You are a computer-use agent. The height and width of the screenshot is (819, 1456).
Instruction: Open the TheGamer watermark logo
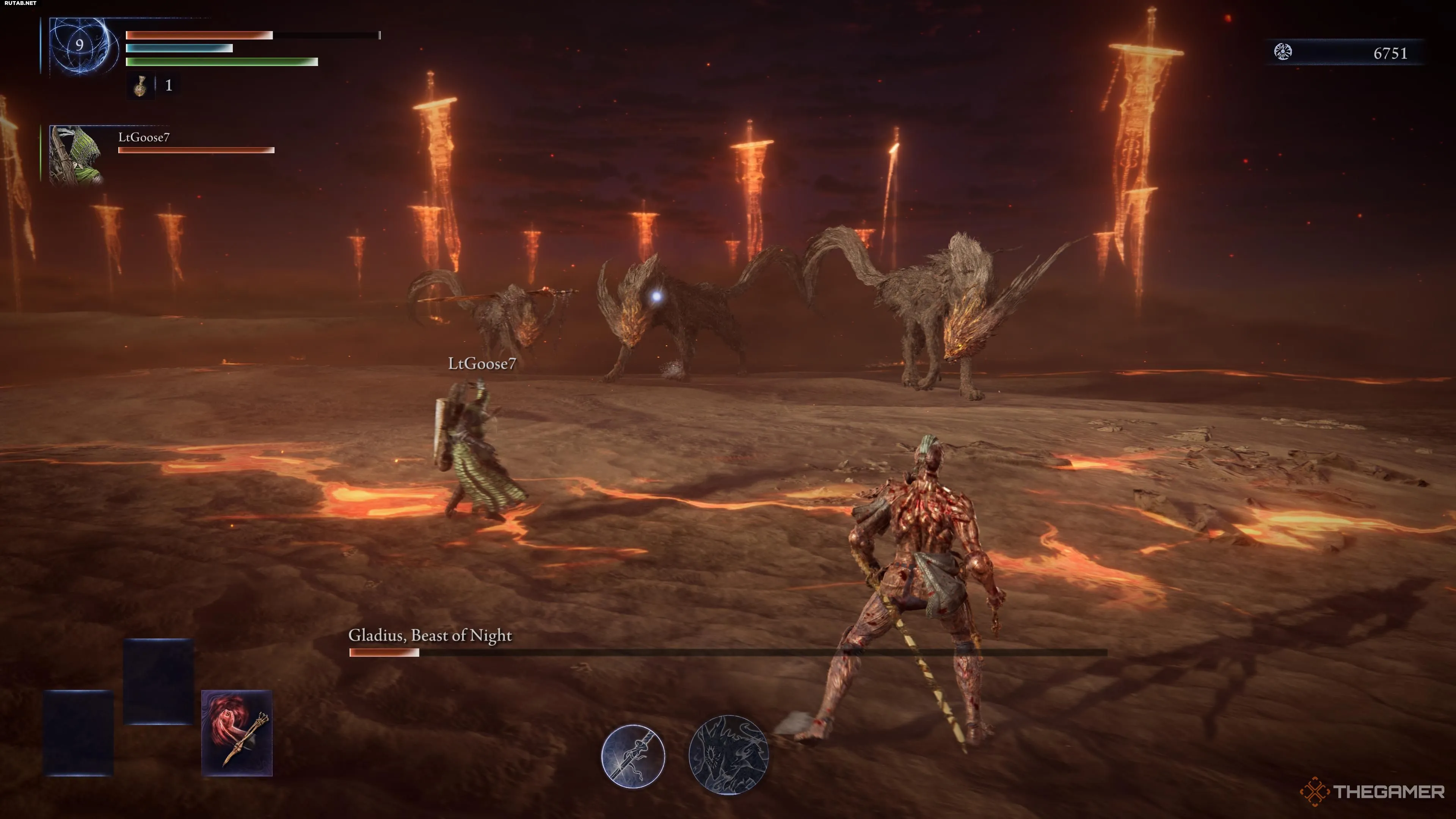click(1372, 791)
